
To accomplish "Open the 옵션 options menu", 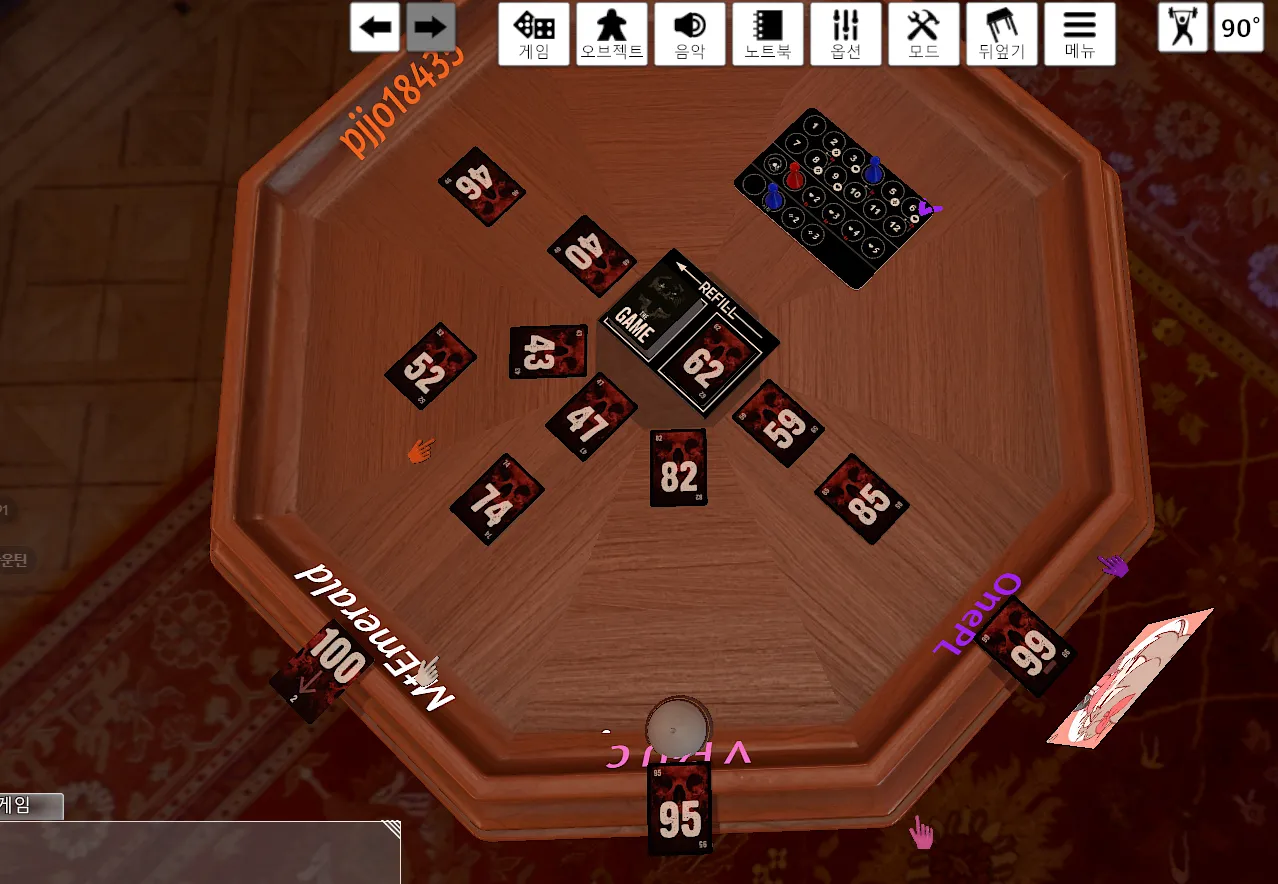I will pos(846,34).
